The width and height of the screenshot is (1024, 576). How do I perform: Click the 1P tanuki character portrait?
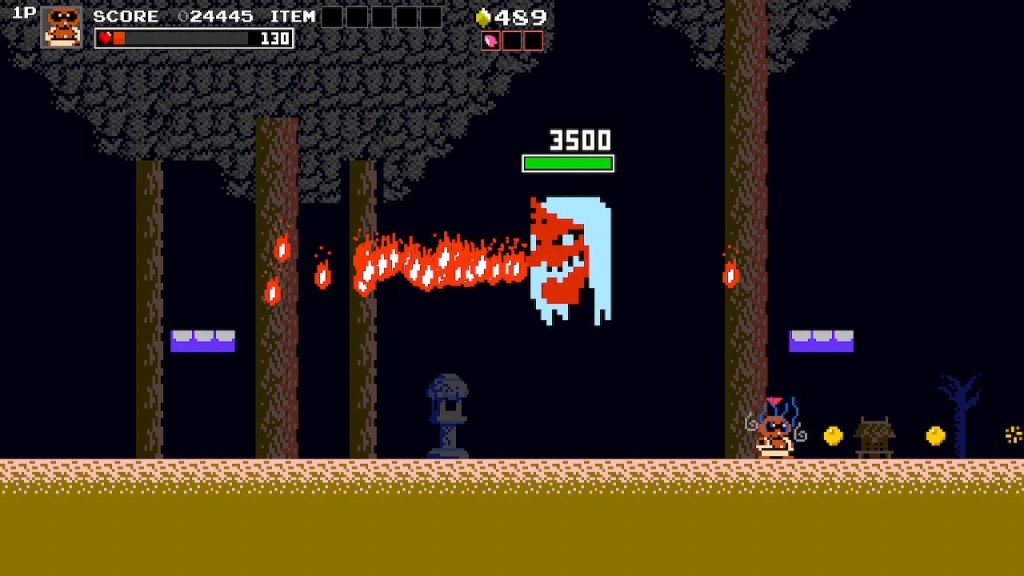(62, 27)
